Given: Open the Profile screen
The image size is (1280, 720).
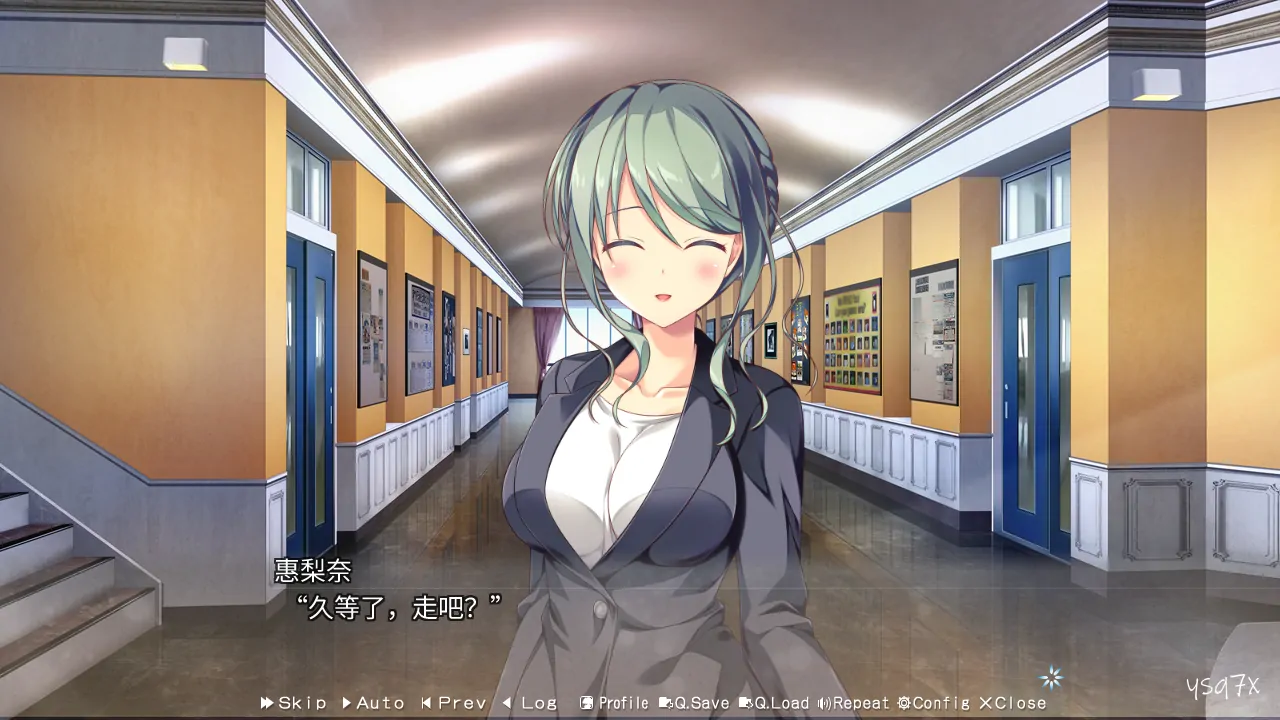Looking at the screenshot, I should (x=614, y=703).
